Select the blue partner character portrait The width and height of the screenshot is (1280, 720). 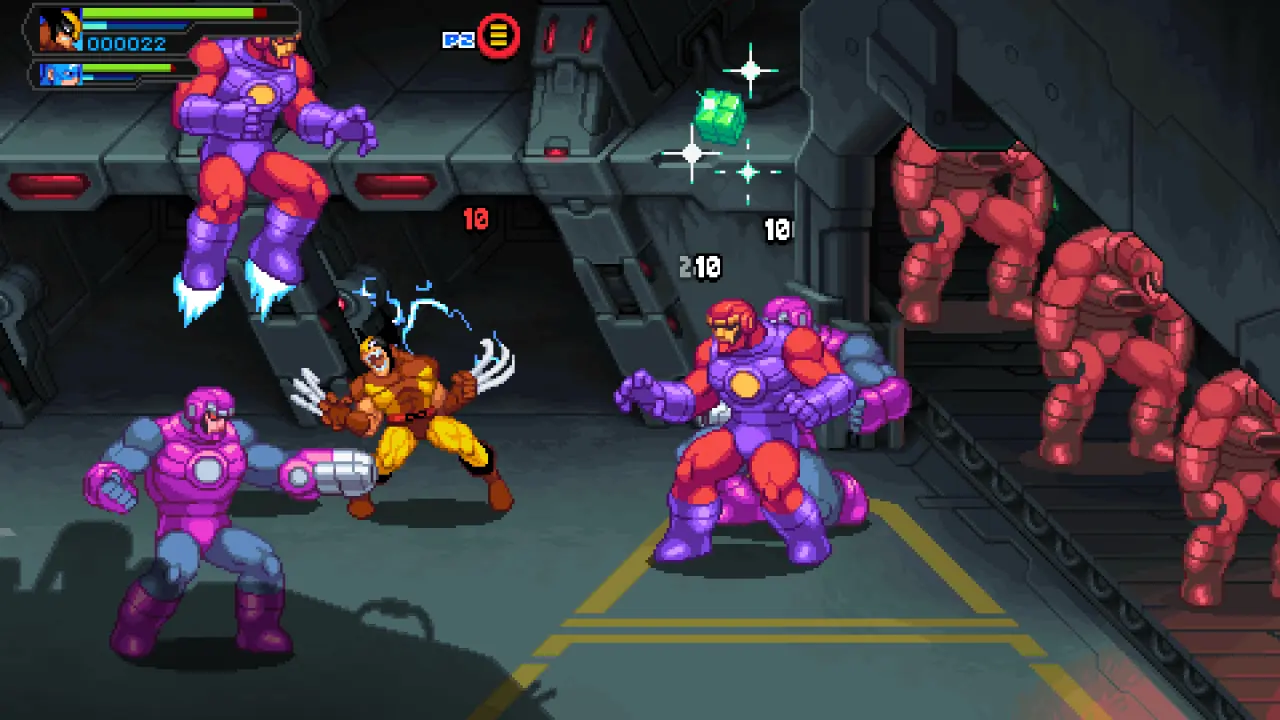click(61, 74)
